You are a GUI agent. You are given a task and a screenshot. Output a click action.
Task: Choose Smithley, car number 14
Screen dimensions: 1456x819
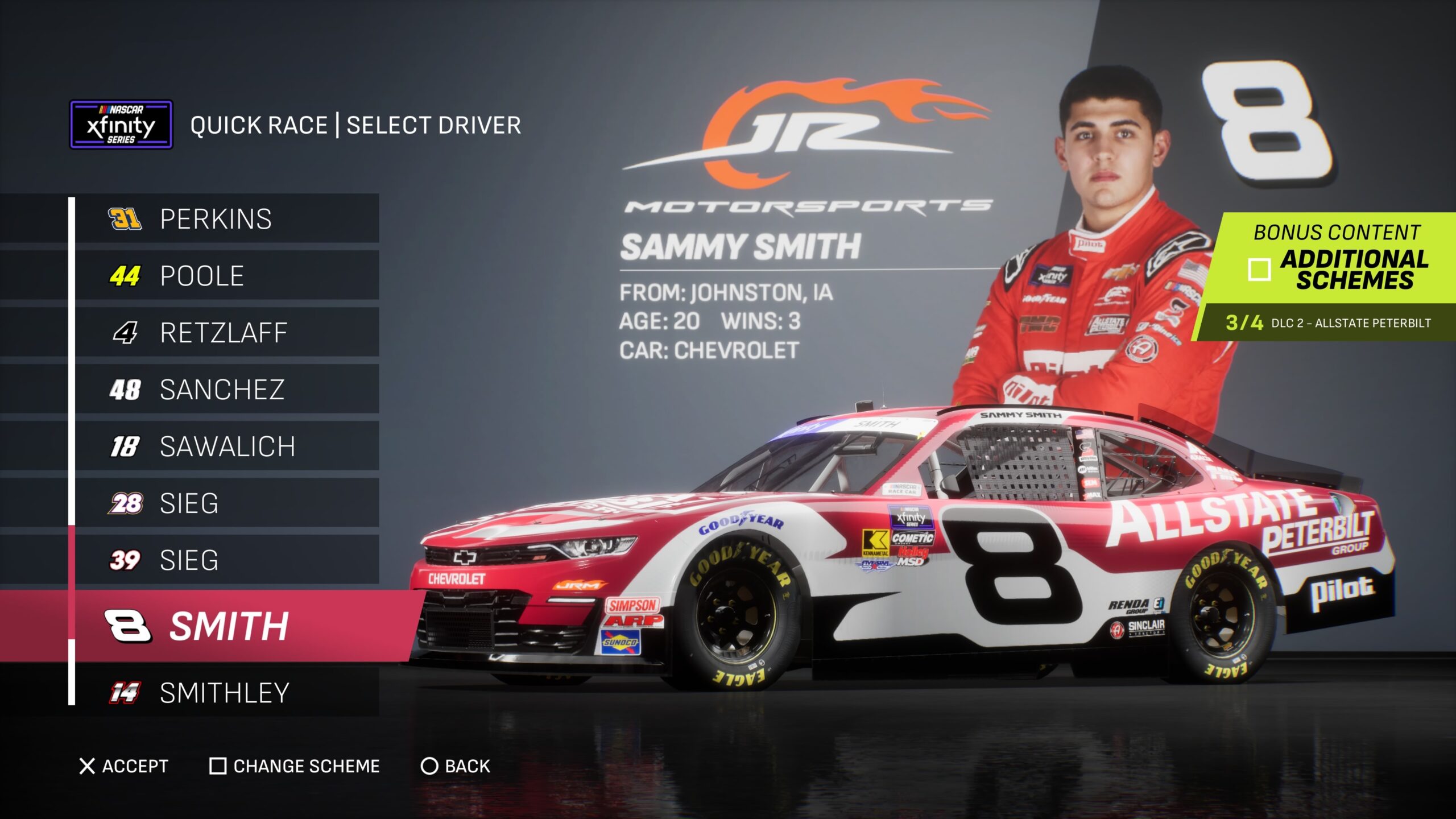(224, 693)
